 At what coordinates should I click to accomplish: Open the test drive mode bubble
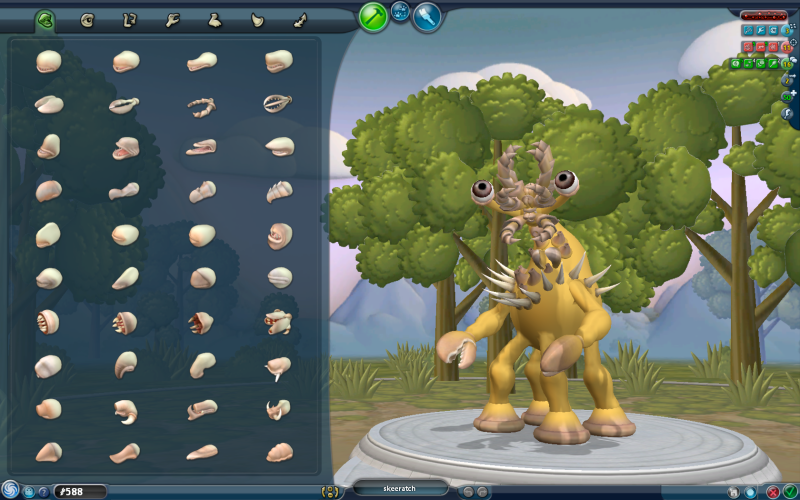[x=400, y=12]
